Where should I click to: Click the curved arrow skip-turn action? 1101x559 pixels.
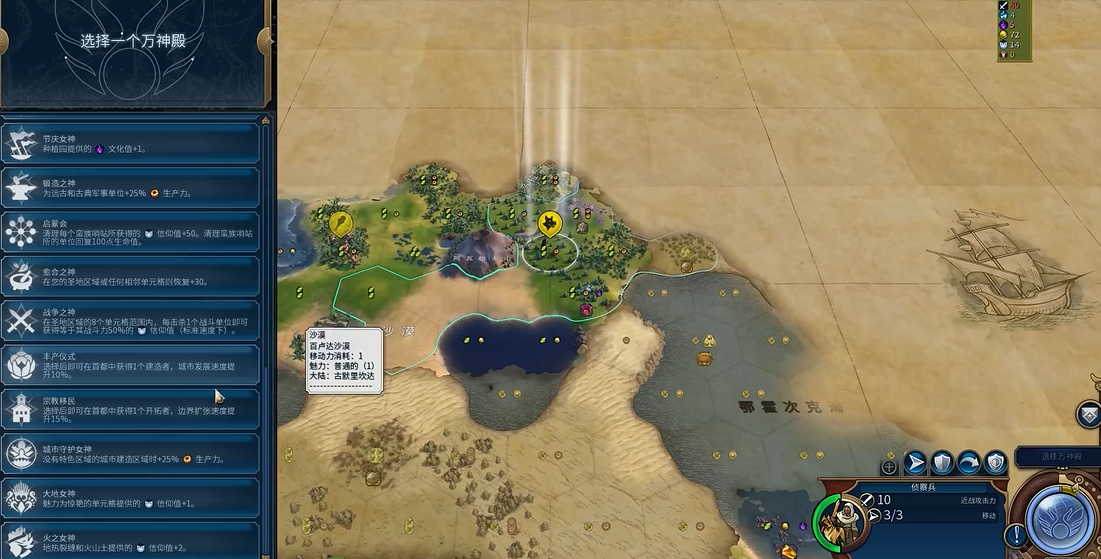coord(968,462)
